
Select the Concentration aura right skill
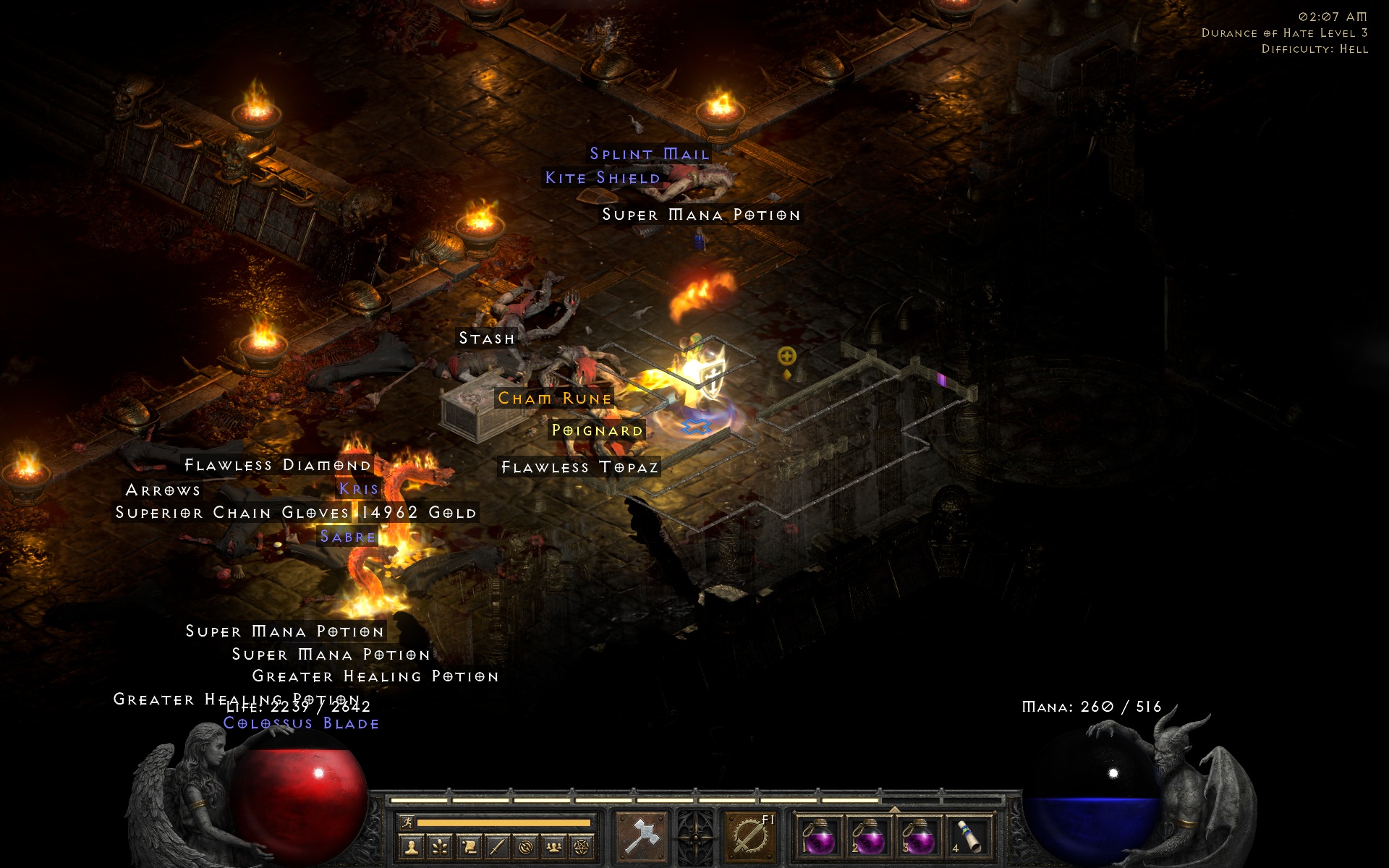(x=749, y=836)
